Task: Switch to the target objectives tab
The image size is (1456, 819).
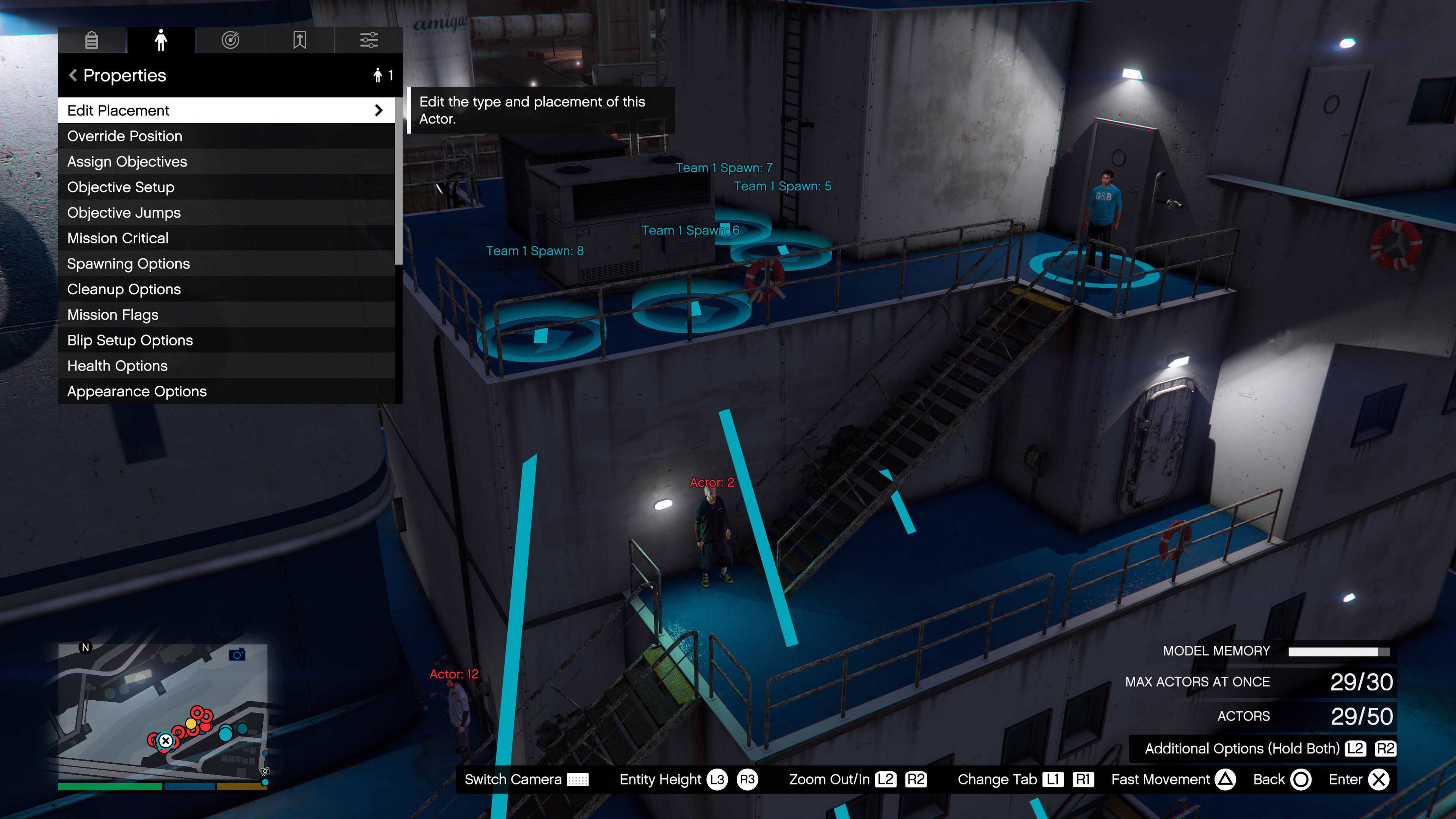Action: [231, 40]
